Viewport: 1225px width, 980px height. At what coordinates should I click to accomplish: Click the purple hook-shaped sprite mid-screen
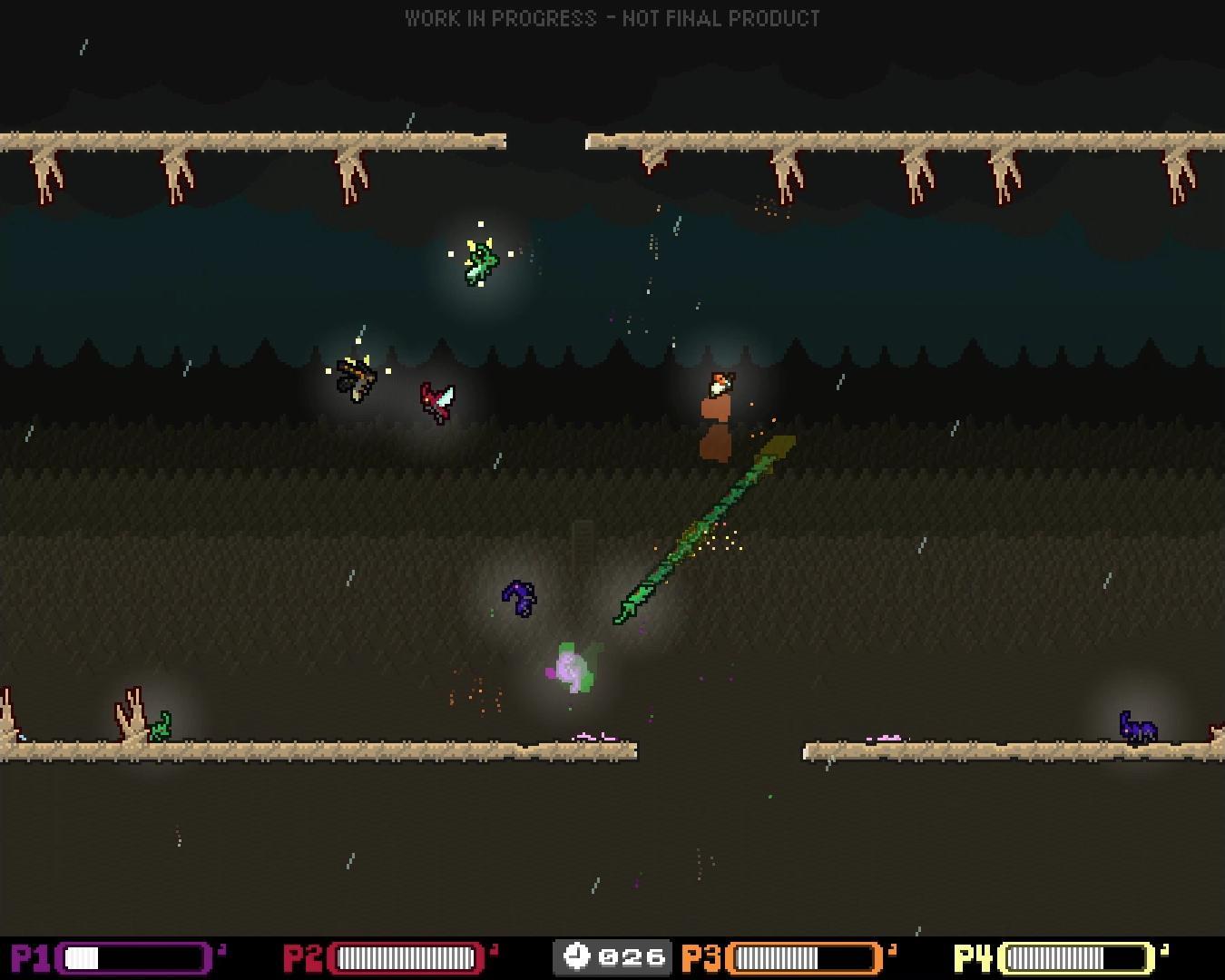click(518, 597)
